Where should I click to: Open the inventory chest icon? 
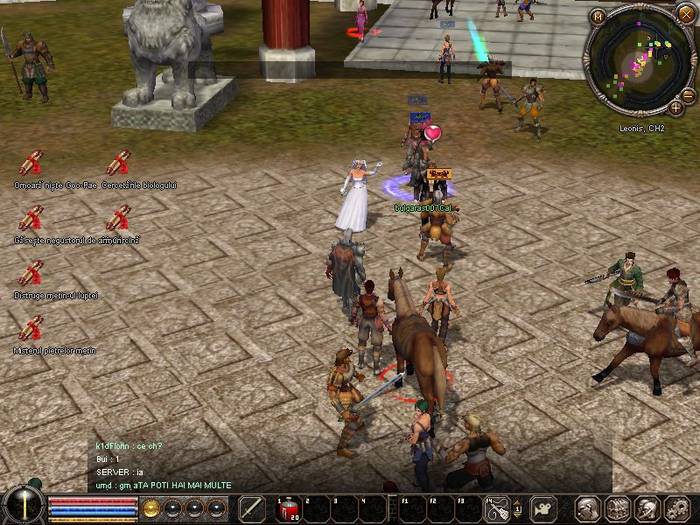[617, 508]
